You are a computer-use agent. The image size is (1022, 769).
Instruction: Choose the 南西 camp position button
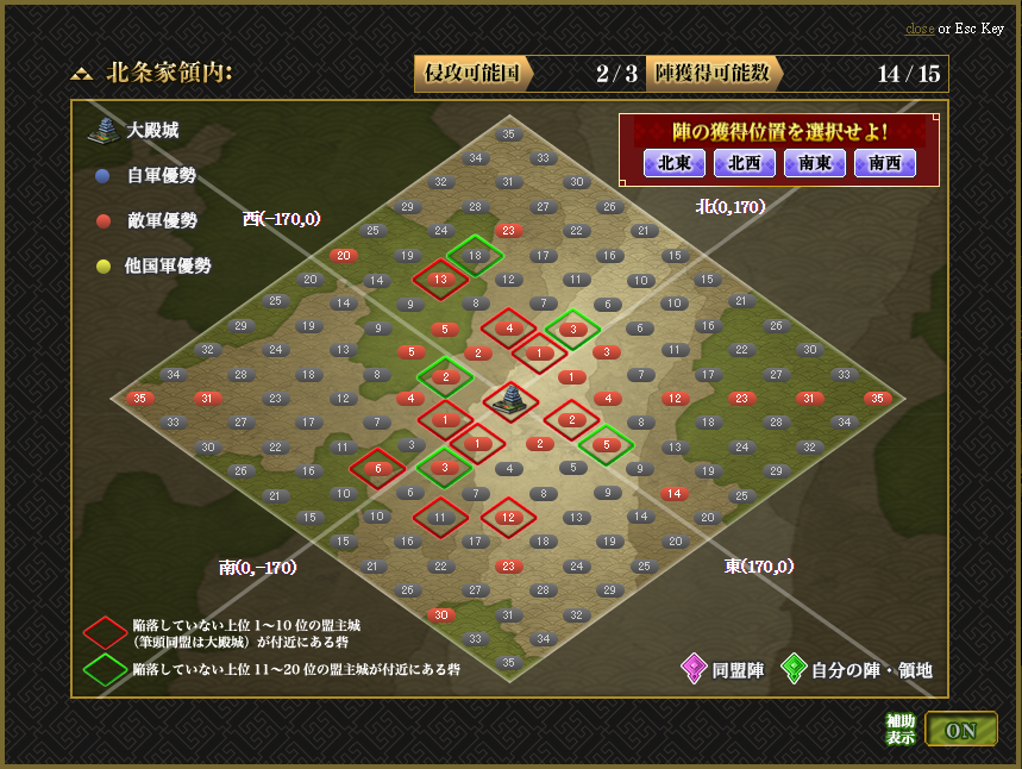[885, 163]
